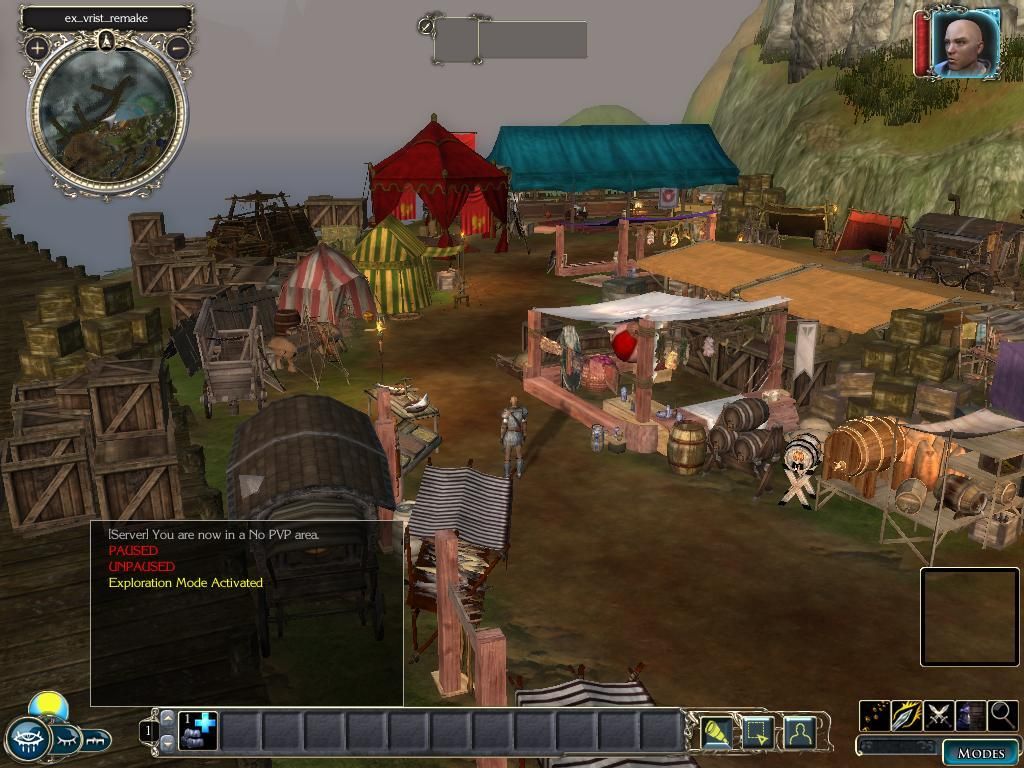
Task: Select the bald character portrait
Action: (965, 43)
